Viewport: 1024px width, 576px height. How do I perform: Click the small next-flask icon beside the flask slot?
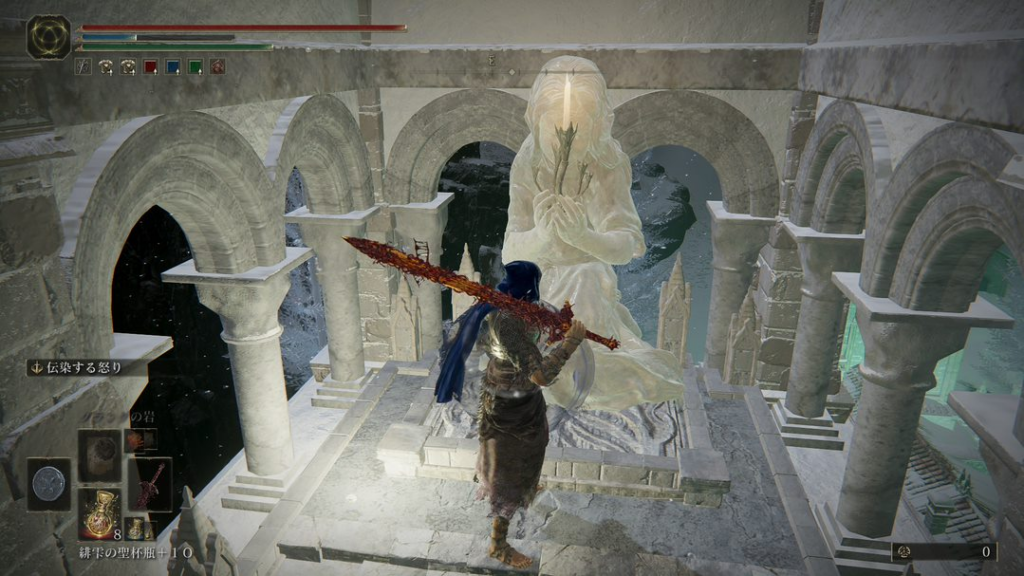point(134,528)
